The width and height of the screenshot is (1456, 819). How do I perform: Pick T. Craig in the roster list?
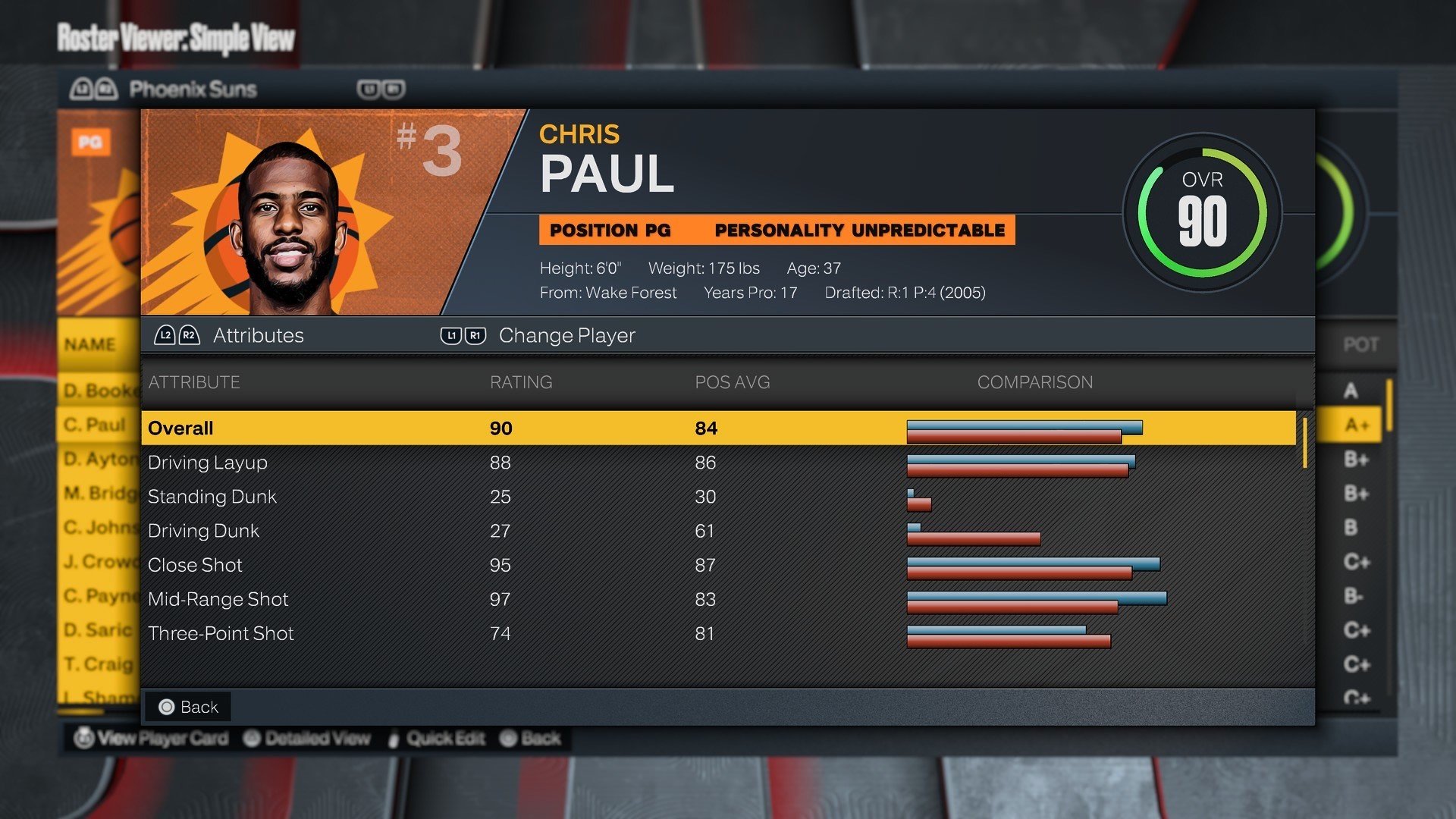pyautogui.click(x=99, y=664)
